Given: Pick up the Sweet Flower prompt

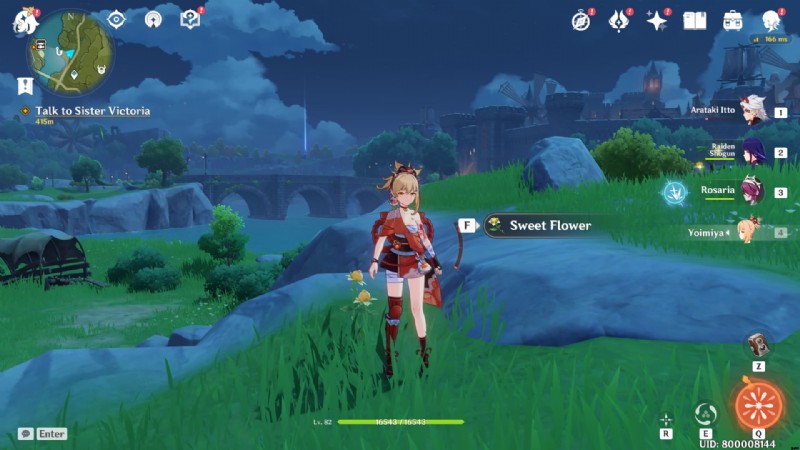Looking at the screenshot, I should pos(539,226).
